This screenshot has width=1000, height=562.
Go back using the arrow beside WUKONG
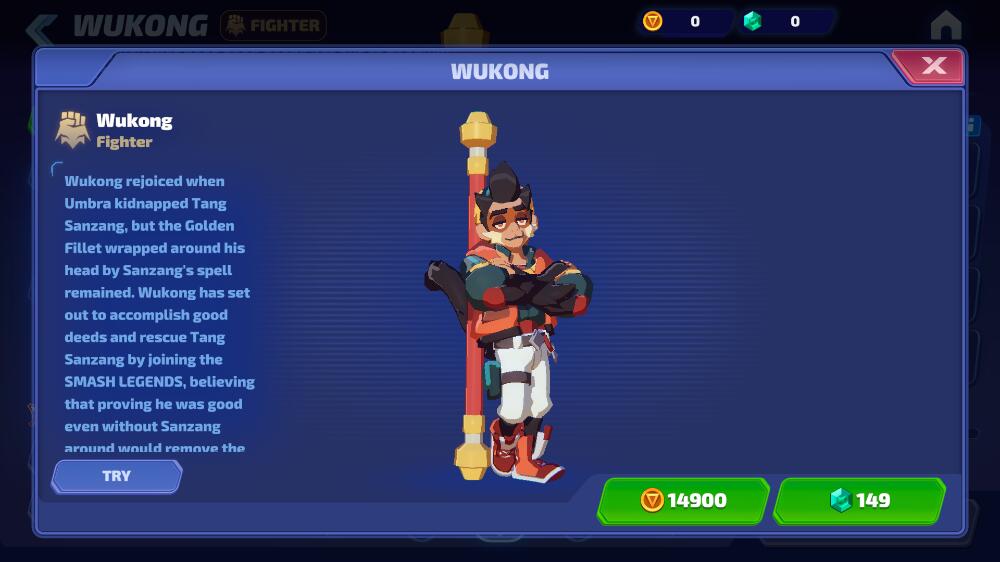pyautogui.click(x=42, y=26)
